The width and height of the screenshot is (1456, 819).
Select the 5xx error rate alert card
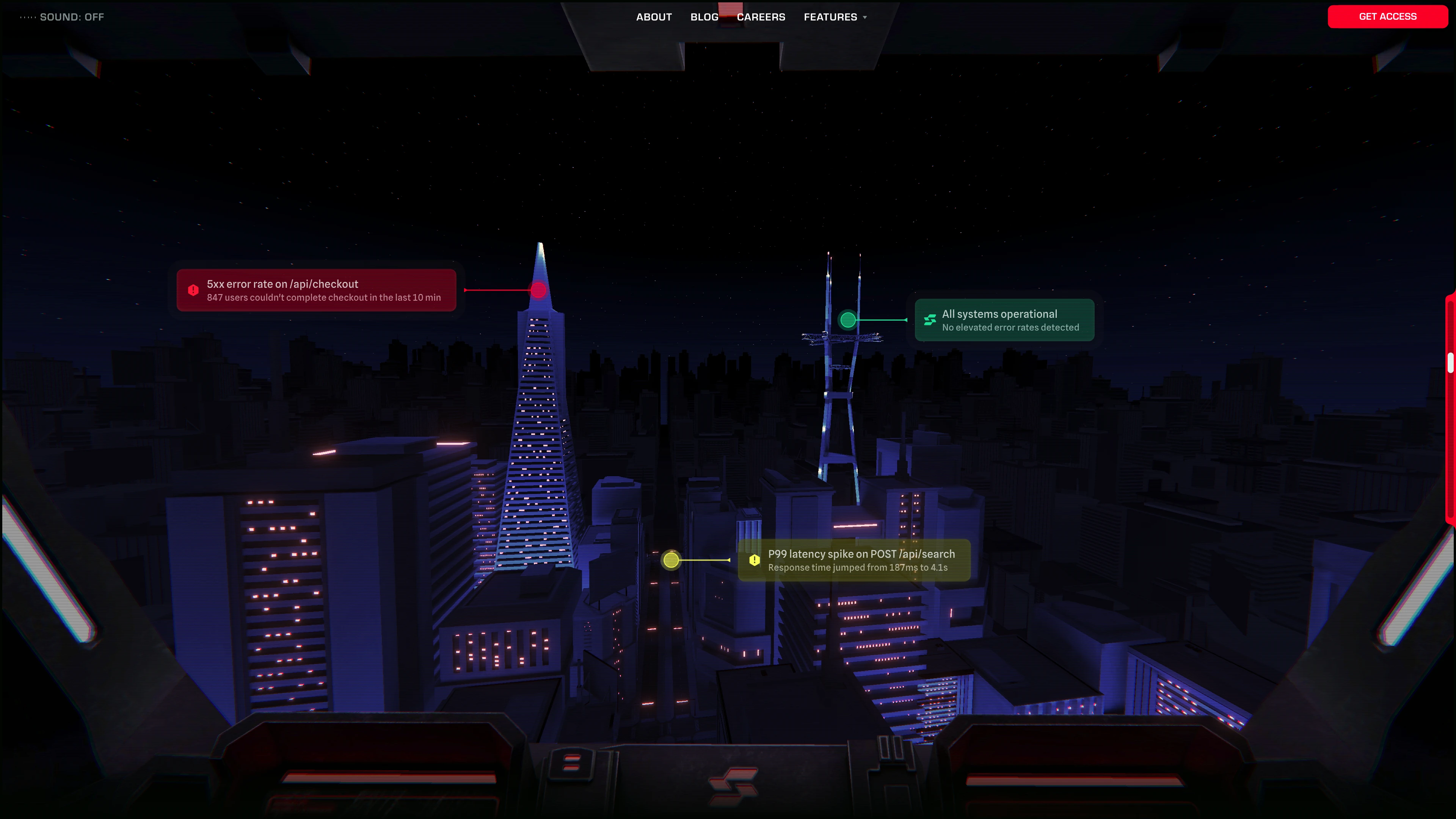point(317,290)
